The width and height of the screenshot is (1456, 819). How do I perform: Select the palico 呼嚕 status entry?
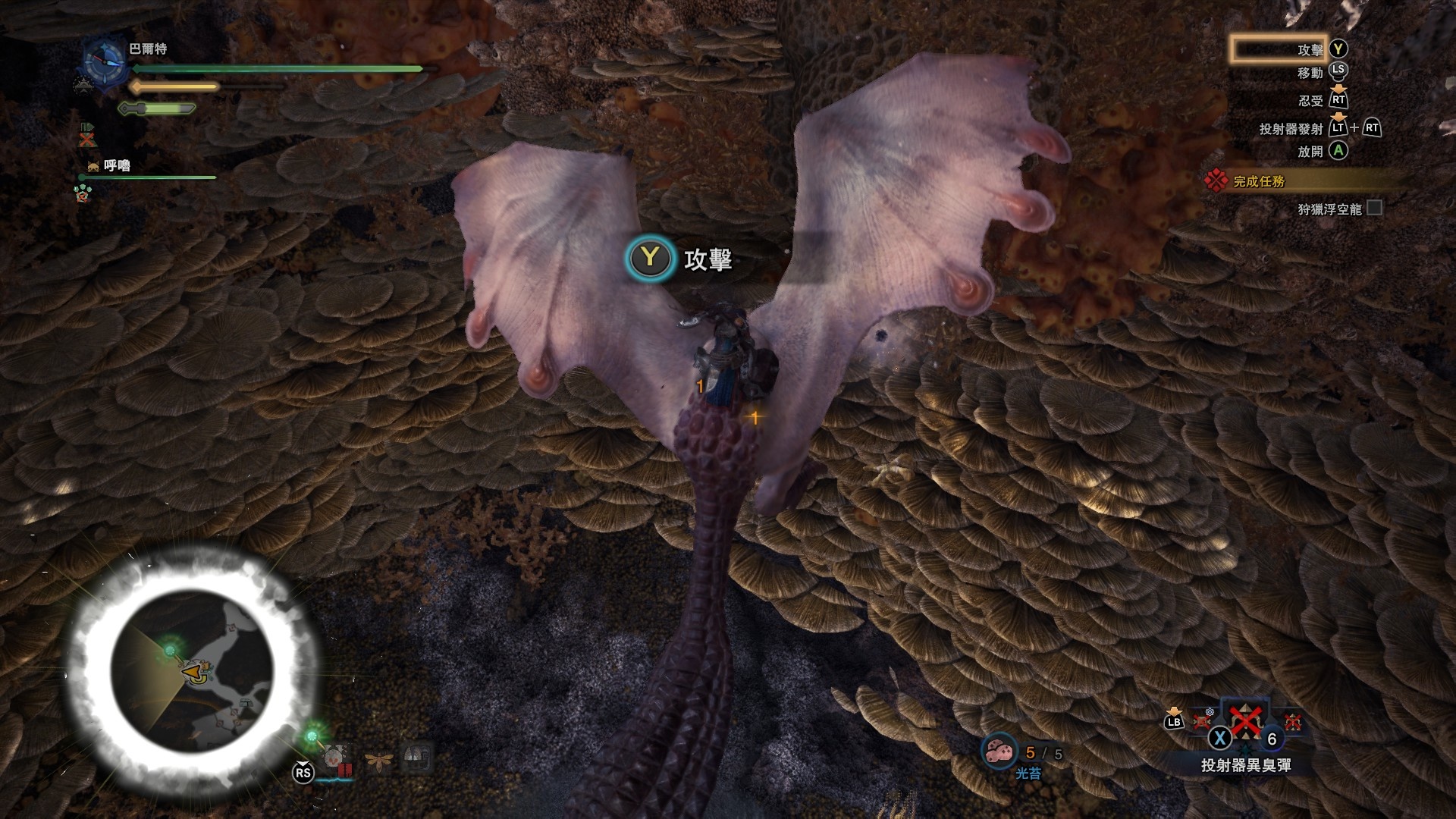[116, 165]
